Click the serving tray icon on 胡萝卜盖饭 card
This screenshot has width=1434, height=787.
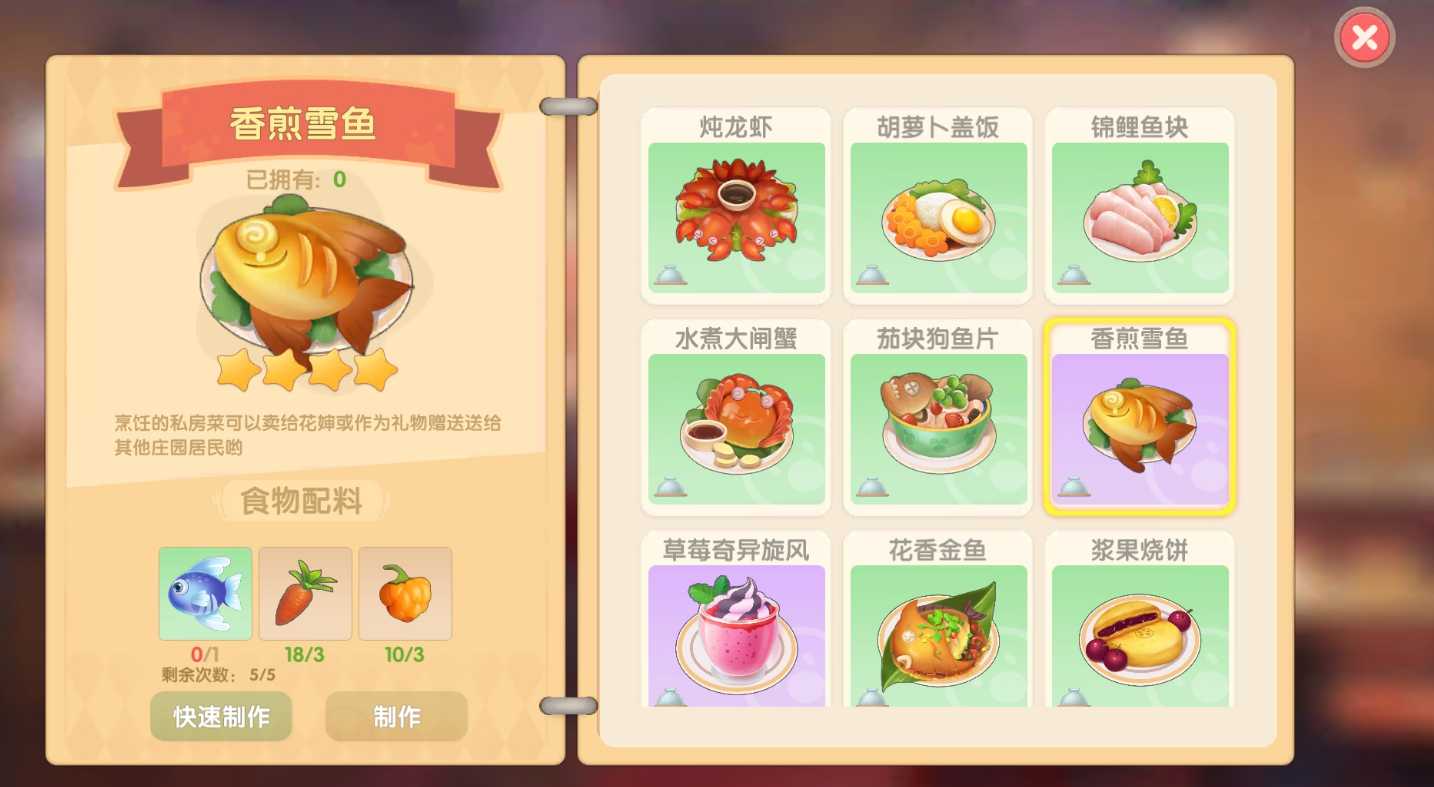(x=874, y=276)
